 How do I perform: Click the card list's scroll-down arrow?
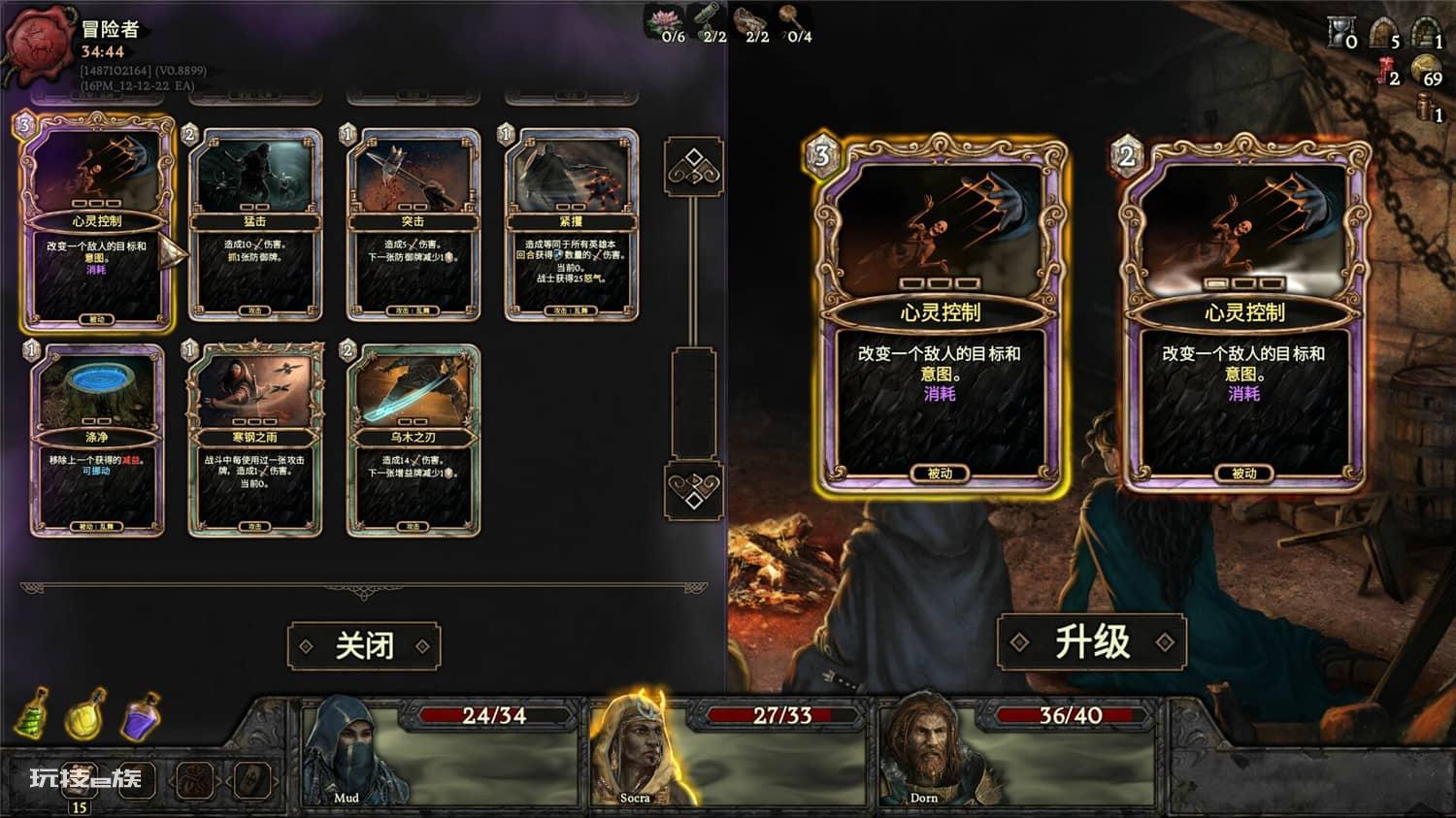pyautogui.click(x=693, y=490)
